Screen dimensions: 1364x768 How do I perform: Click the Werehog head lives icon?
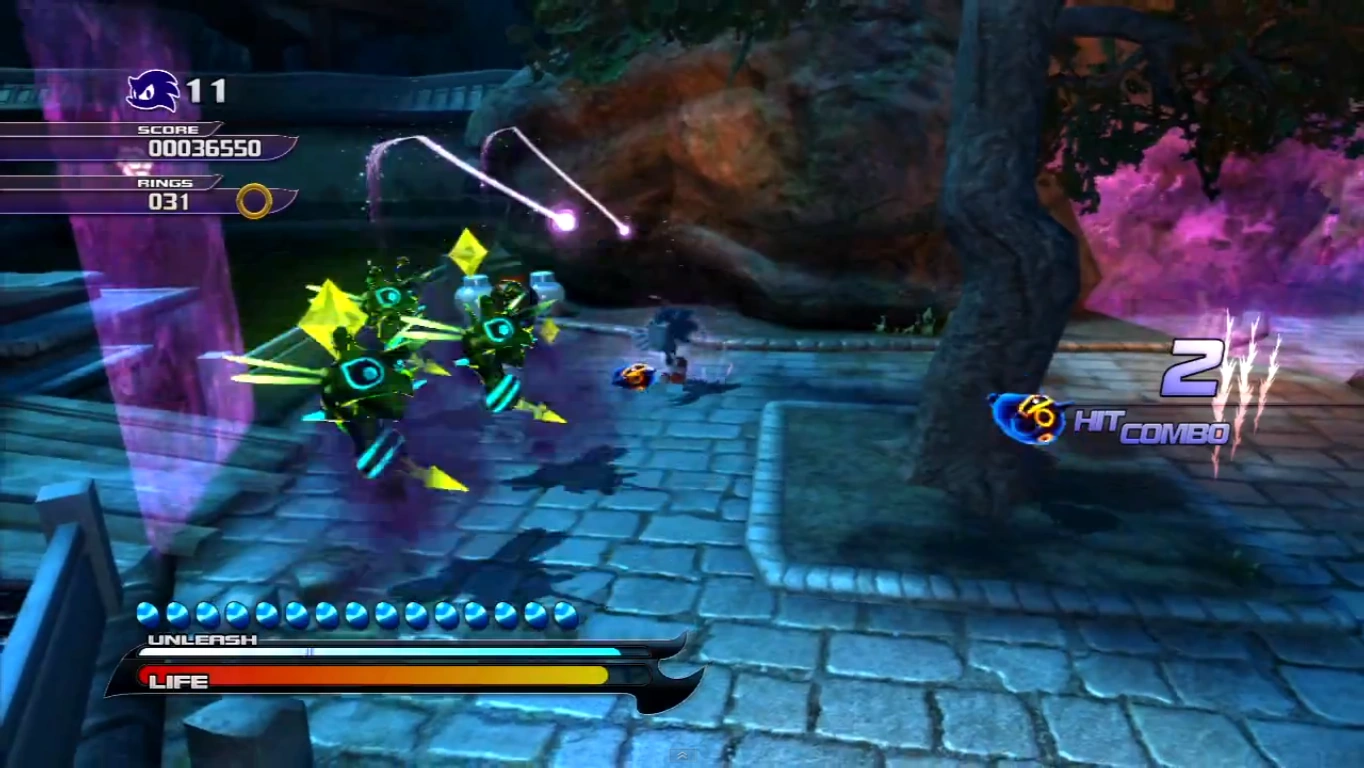(153, 91)
